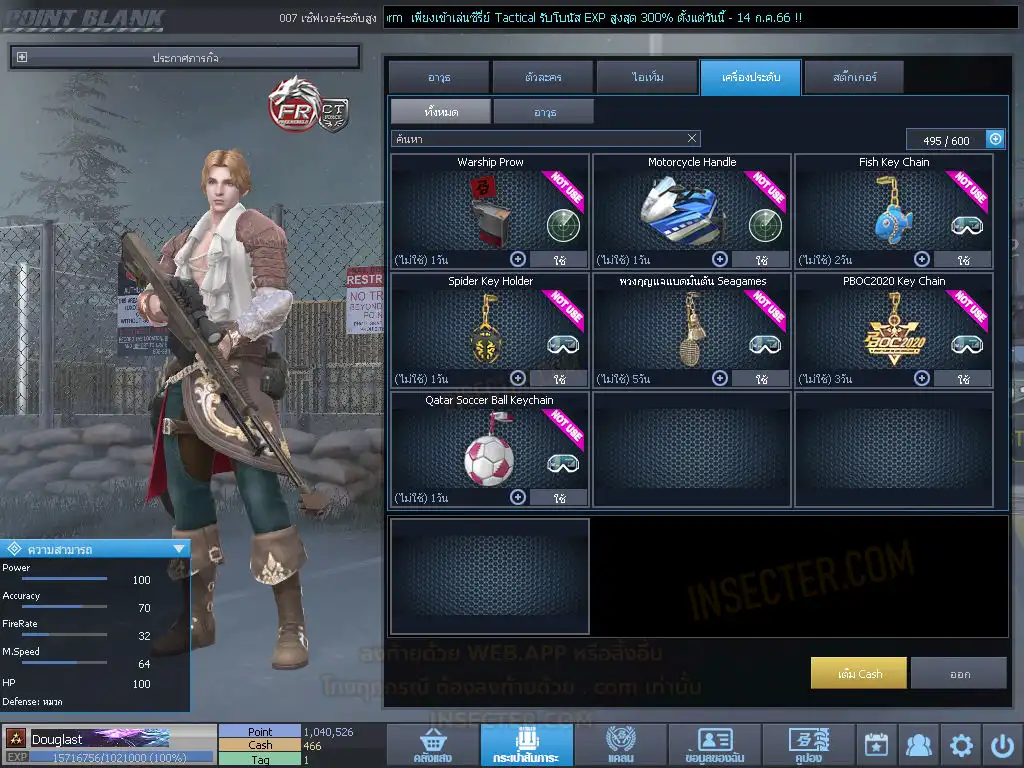Select the Spider Key Holder item
This screenshot has width=1024, height=768.
click(490, 330)
